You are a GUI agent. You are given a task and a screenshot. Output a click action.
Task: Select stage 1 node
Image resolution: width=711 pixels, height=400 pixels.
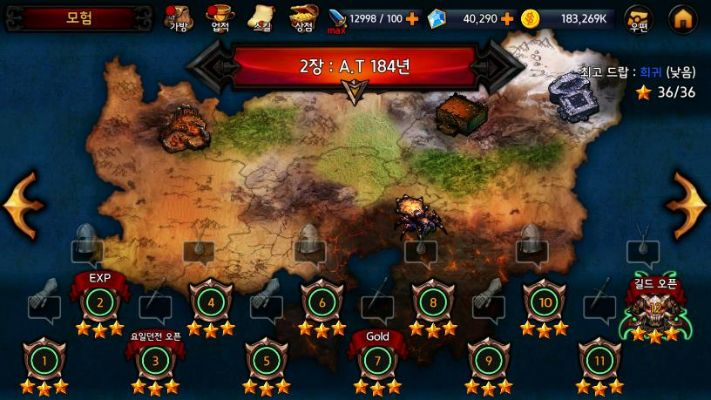point(42,359)
